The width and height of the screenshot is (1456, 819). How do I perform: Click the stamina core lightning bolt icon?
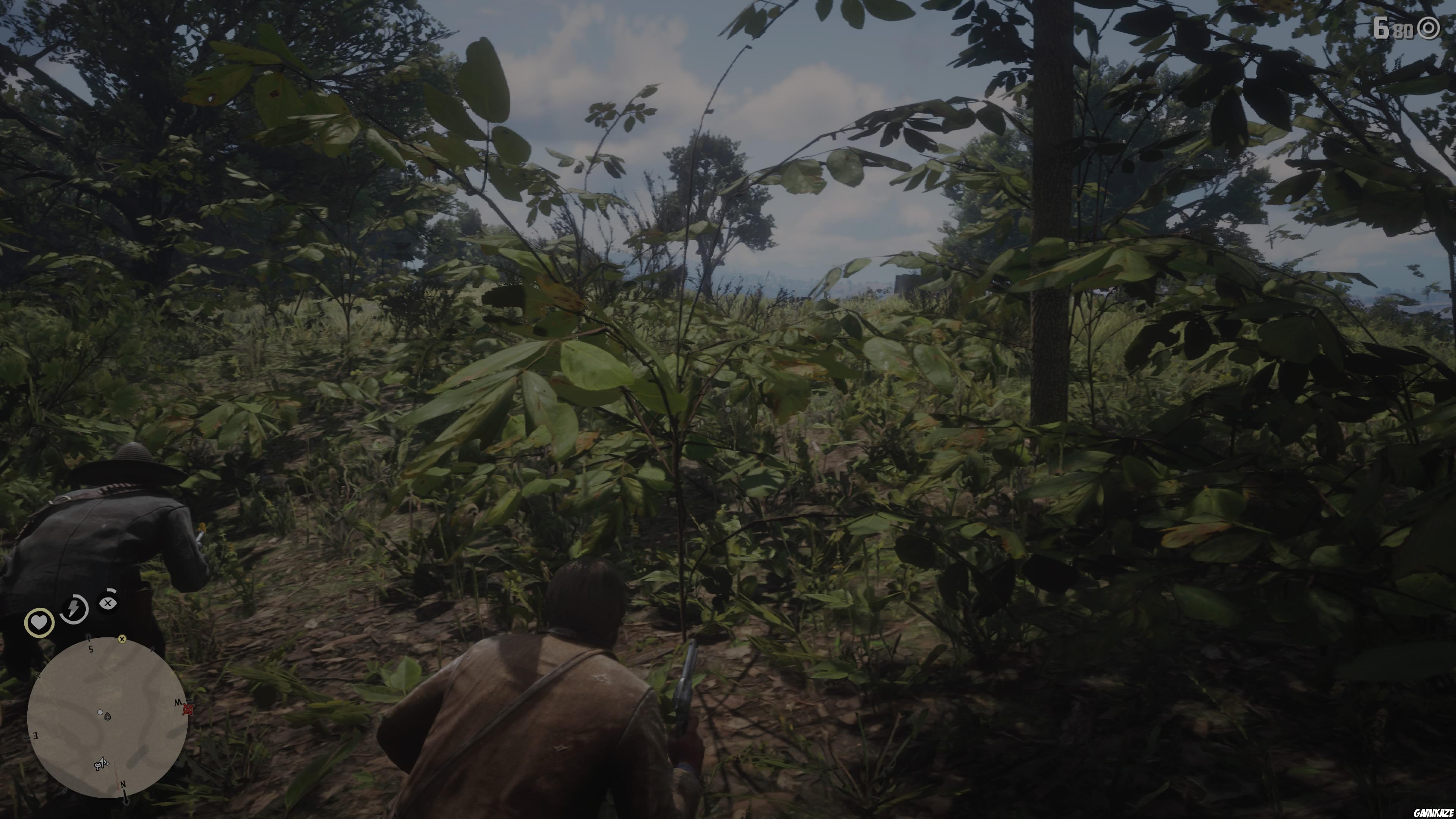(x=74, y=608)
